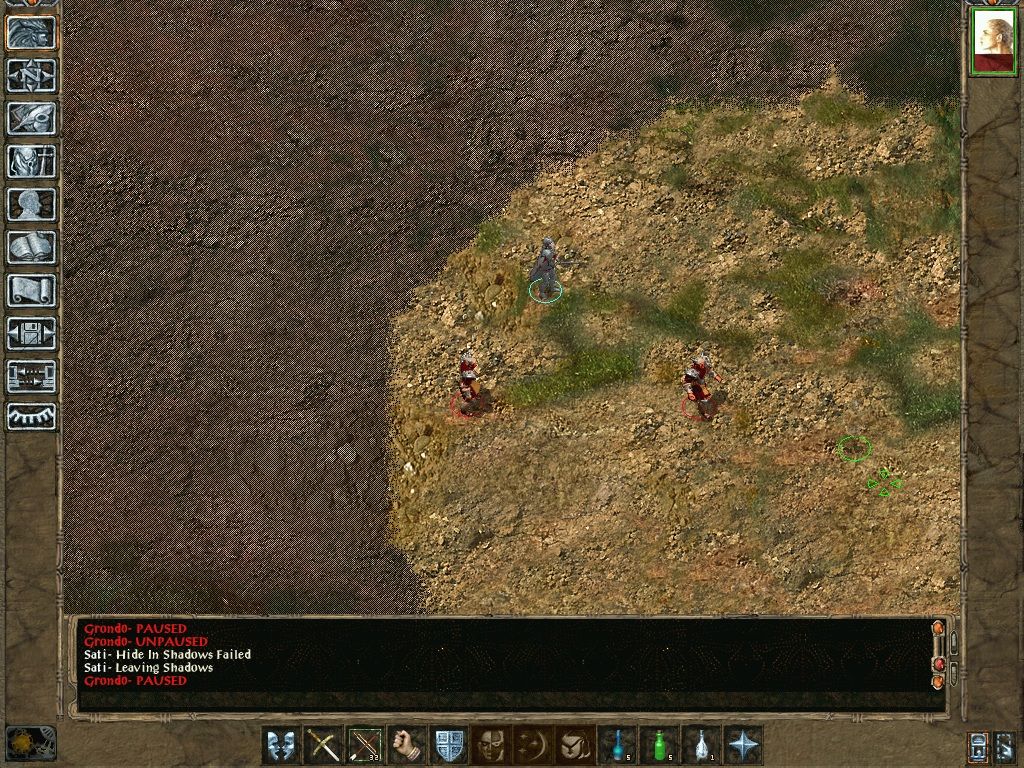
Task: Return to the game view via face button
Action: click(31, 32)
